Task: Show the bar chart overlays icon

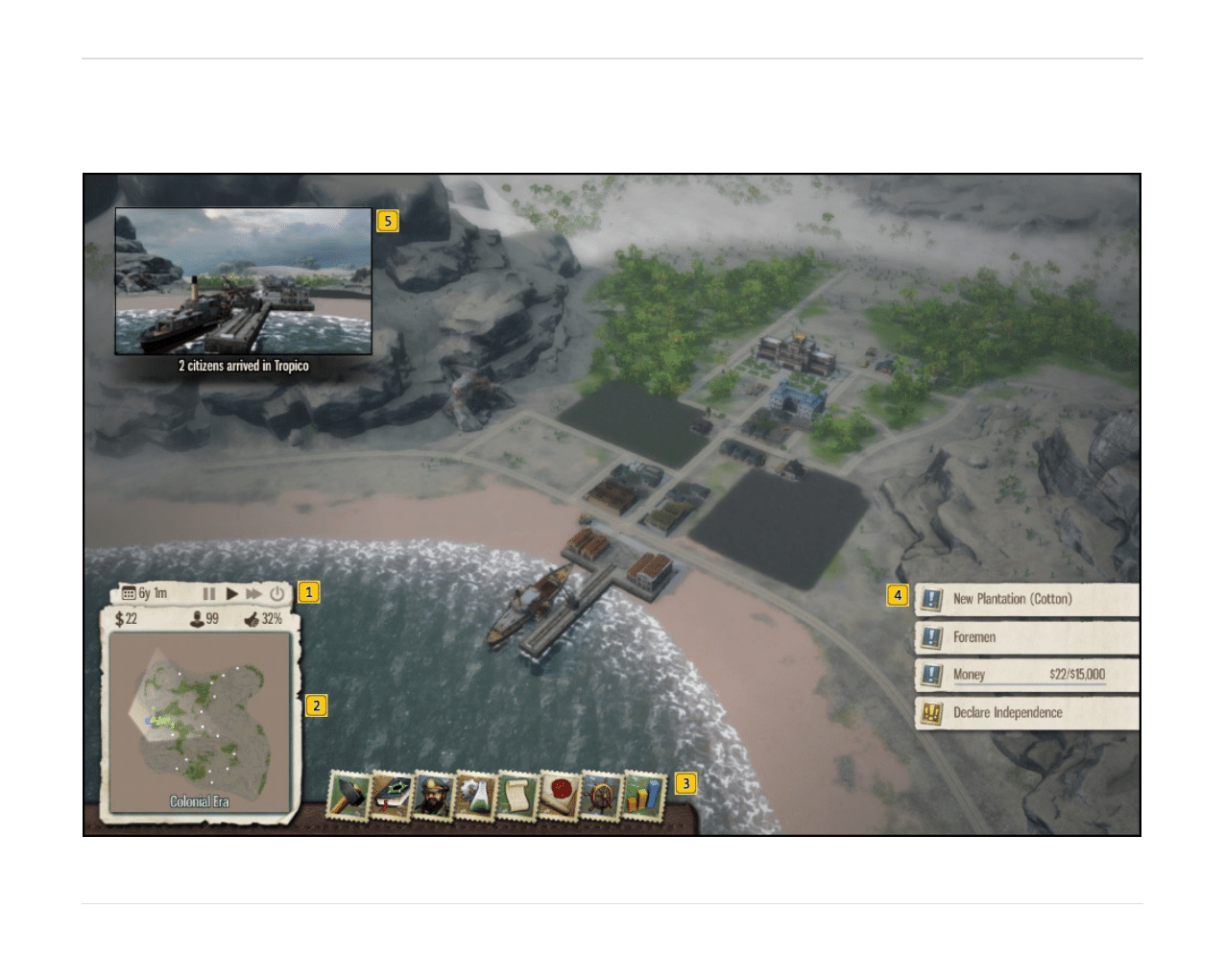Action: click(x=644, y=797)
